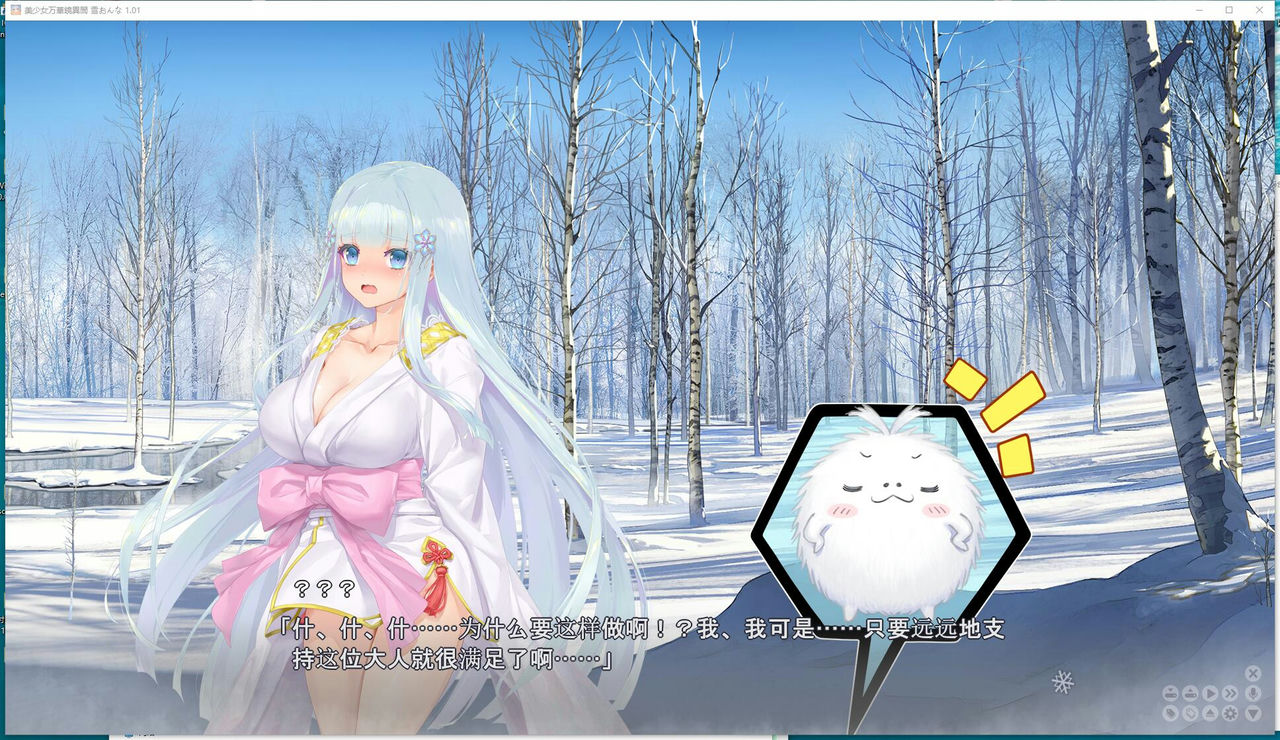Open the config menu via the gear icon

tap(1230, 712)
